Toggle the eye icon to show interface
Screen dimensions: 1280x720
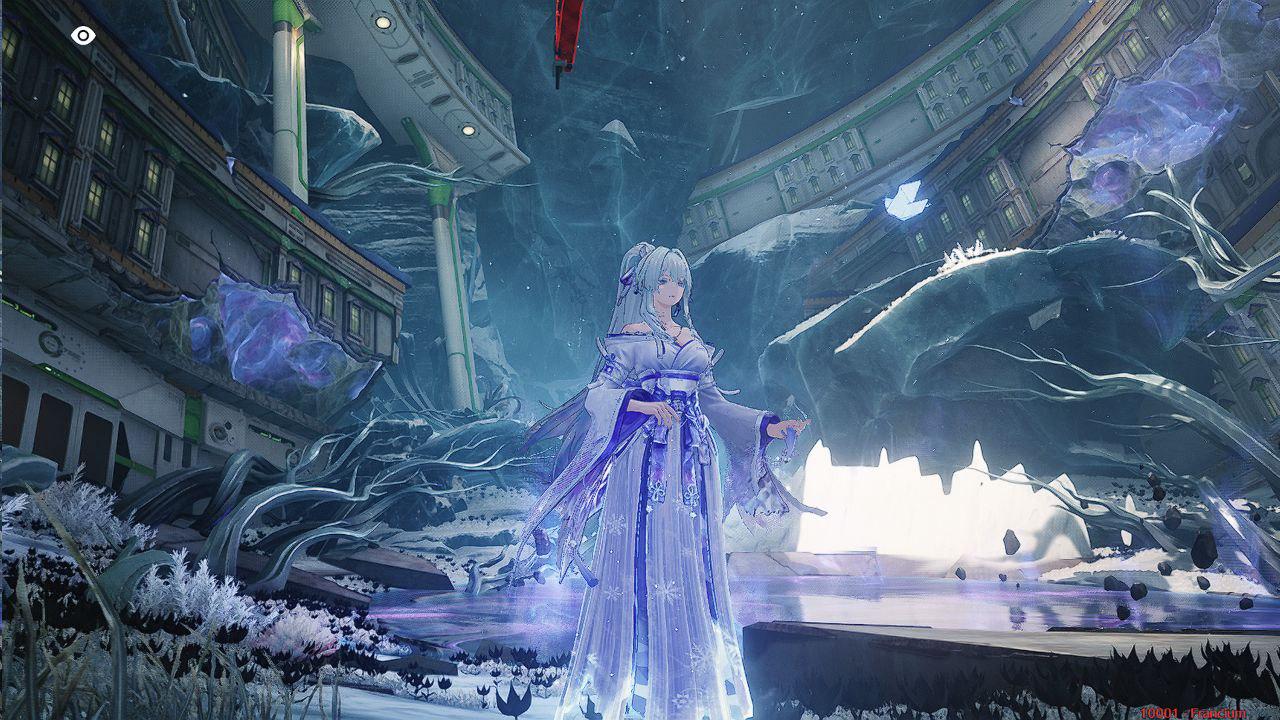[83, 36]
